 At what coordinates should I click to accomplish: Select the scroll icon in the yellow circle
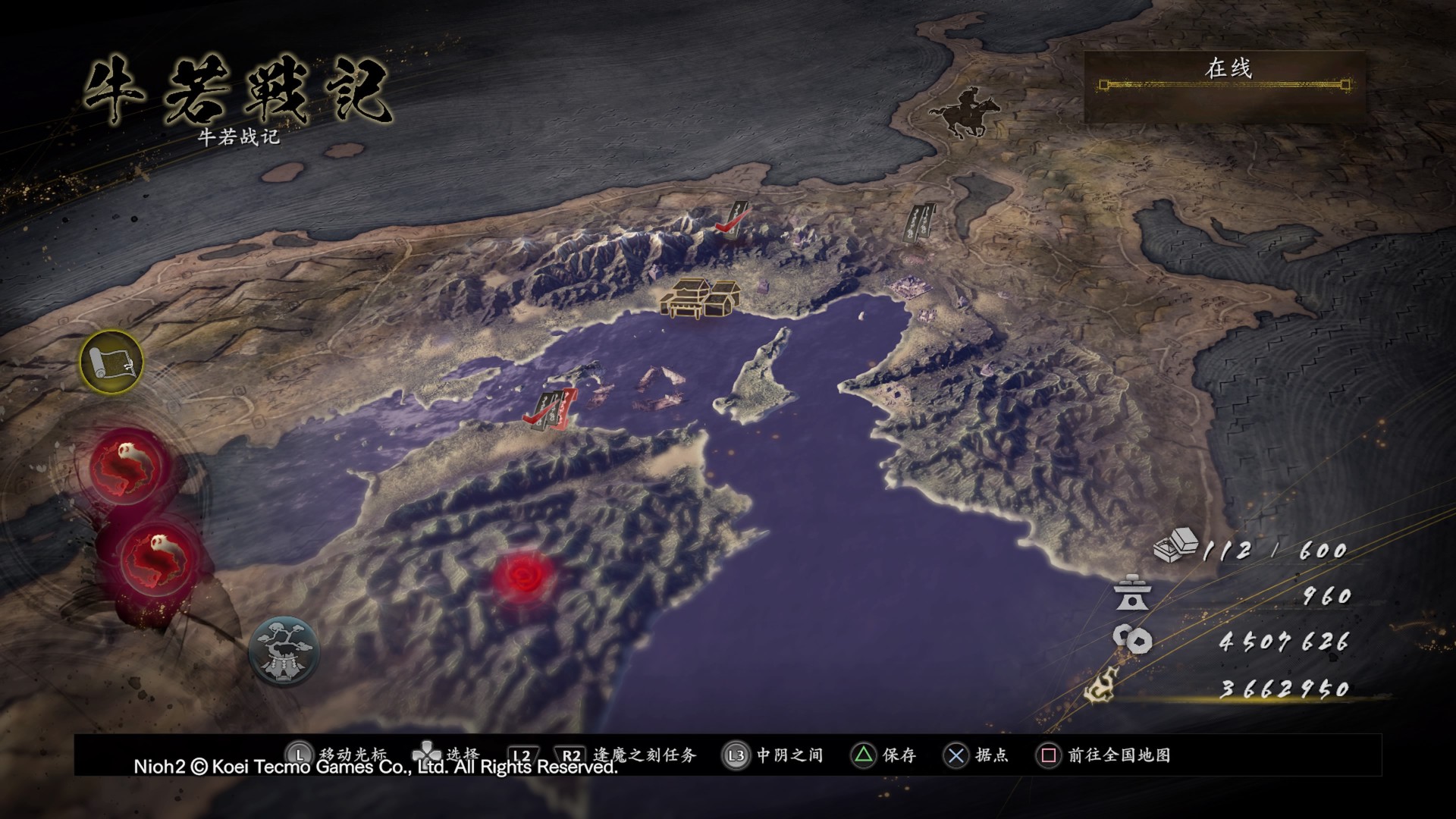(x=111, y=362)
